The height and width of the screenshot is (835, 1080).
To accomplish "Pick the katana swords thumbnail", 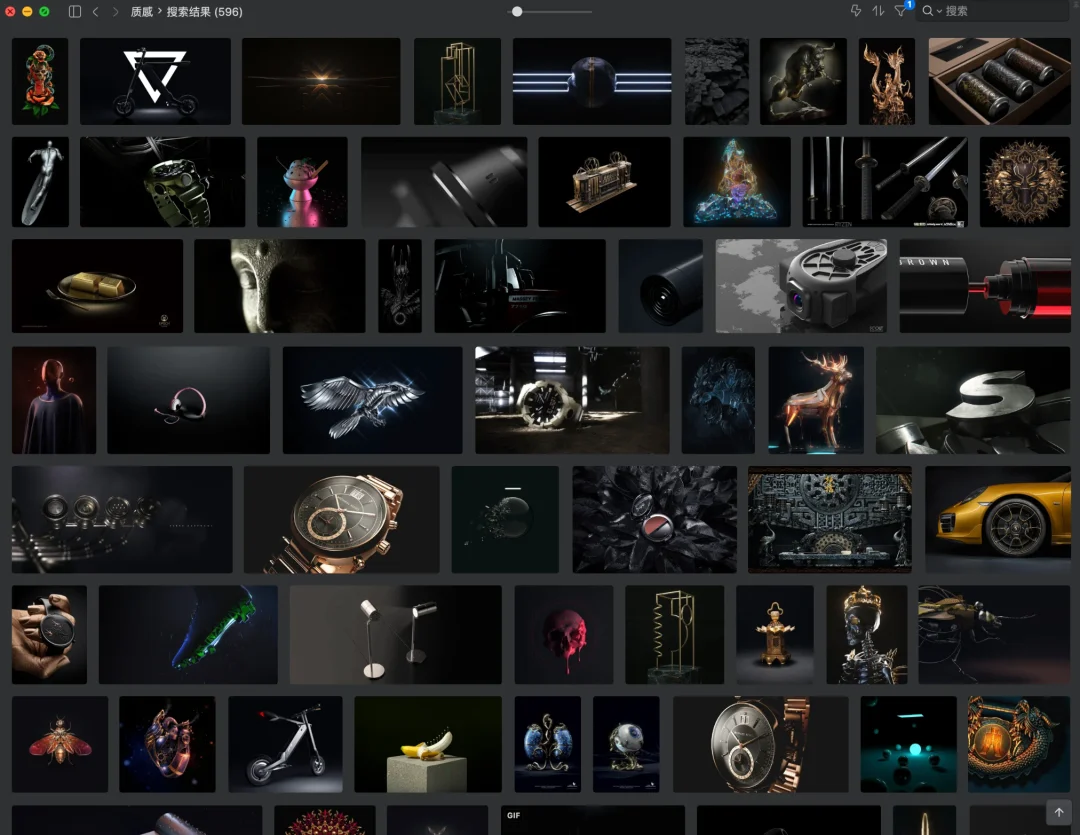I will (884, 182).
